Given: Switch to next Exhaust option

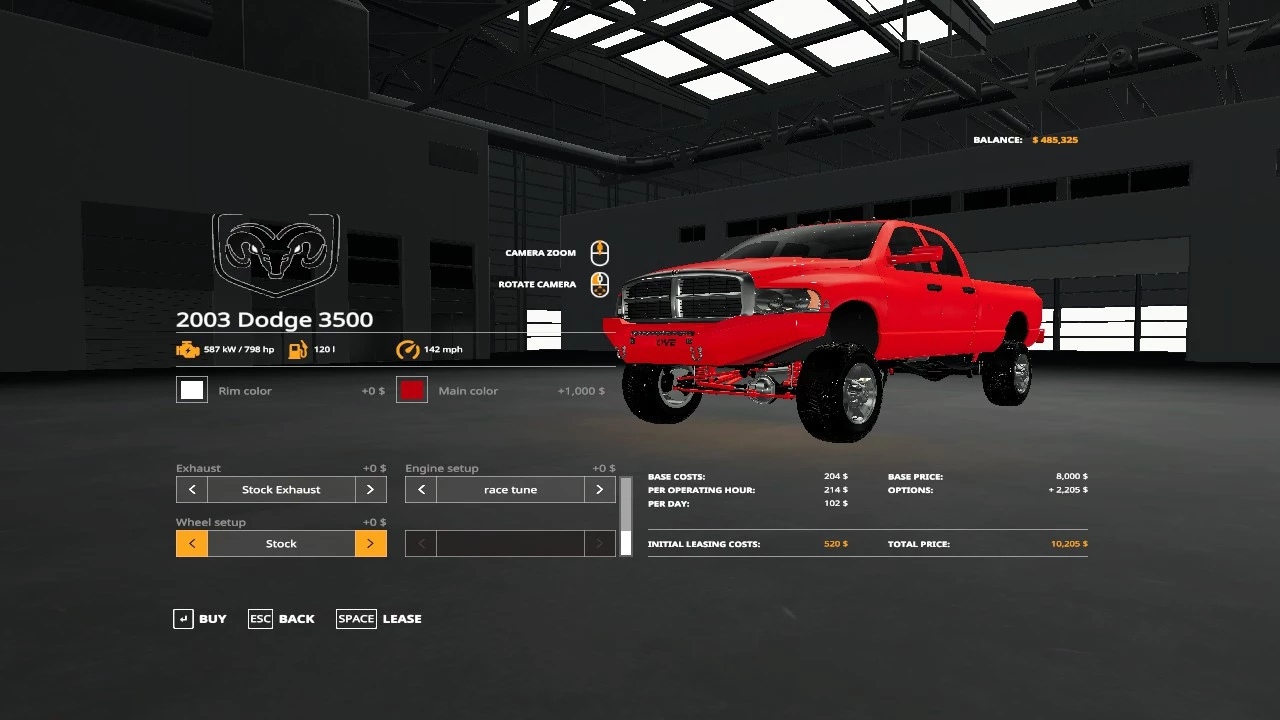Looking at the screenshot, I should (x=370, y=490).
